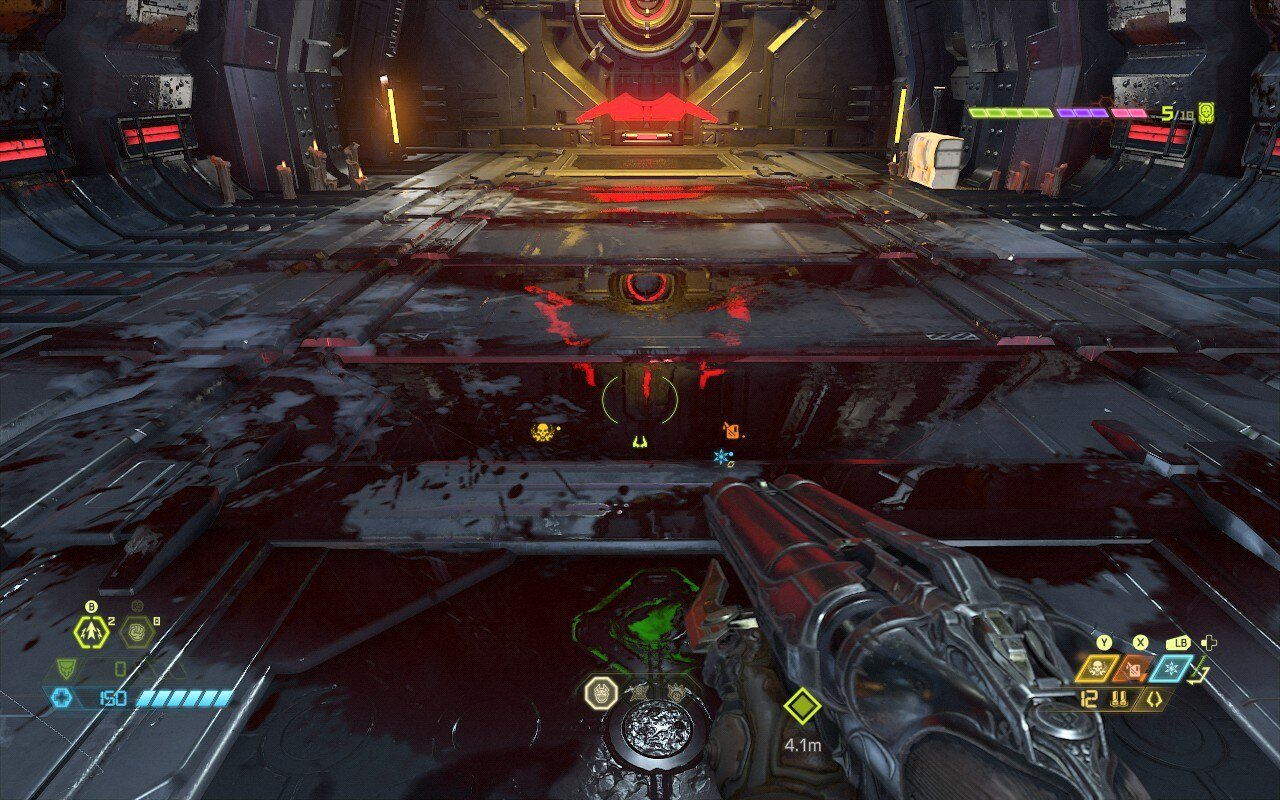
Task: Trigger the Blood Punch fist icon
Action: tap(135, 632)
